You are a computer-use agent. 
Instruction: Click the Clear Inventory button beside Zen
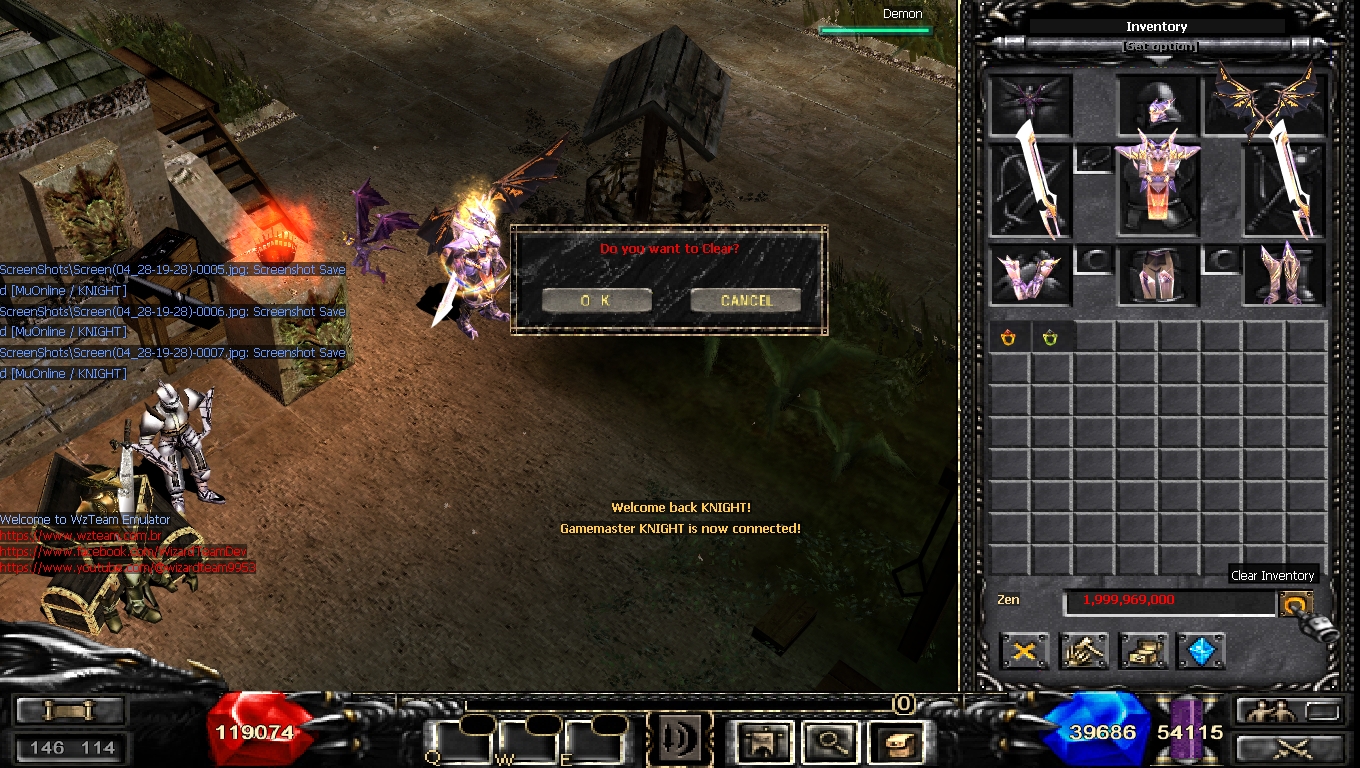1295,604
